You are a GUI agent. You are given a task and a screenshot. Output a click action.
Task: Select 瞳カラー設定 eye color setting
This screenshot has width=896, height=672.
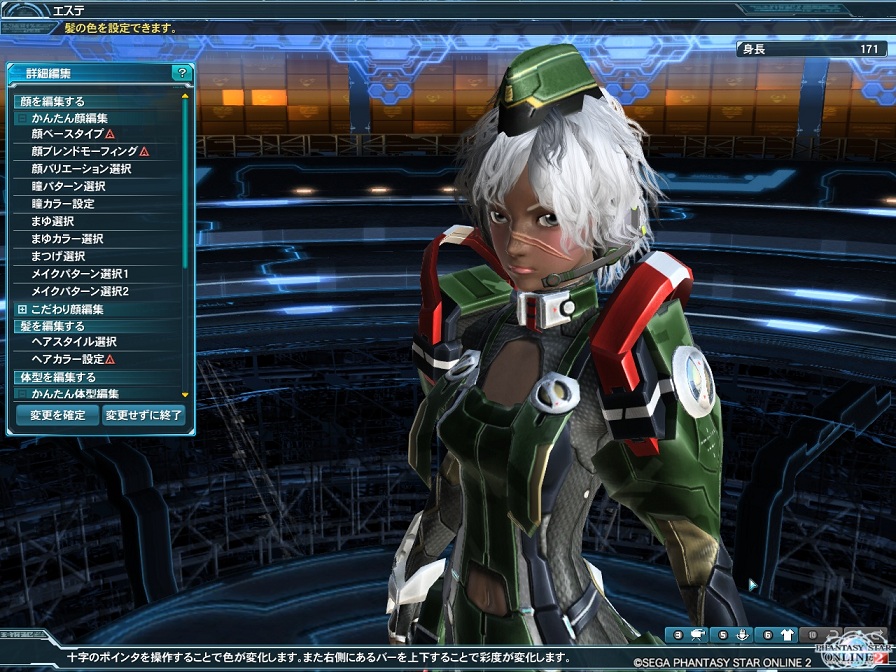63,203
